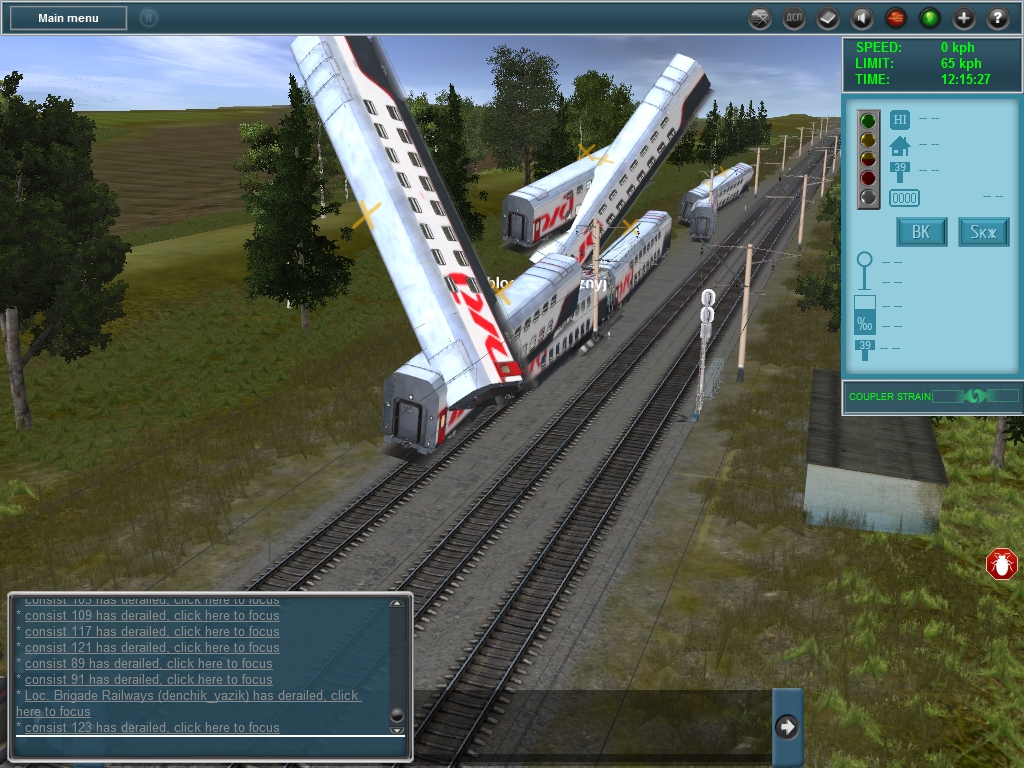Click the plus icon in the toolbar
Image resolution: width=1024 pixels, height=768 pixels.
(964, 18)
